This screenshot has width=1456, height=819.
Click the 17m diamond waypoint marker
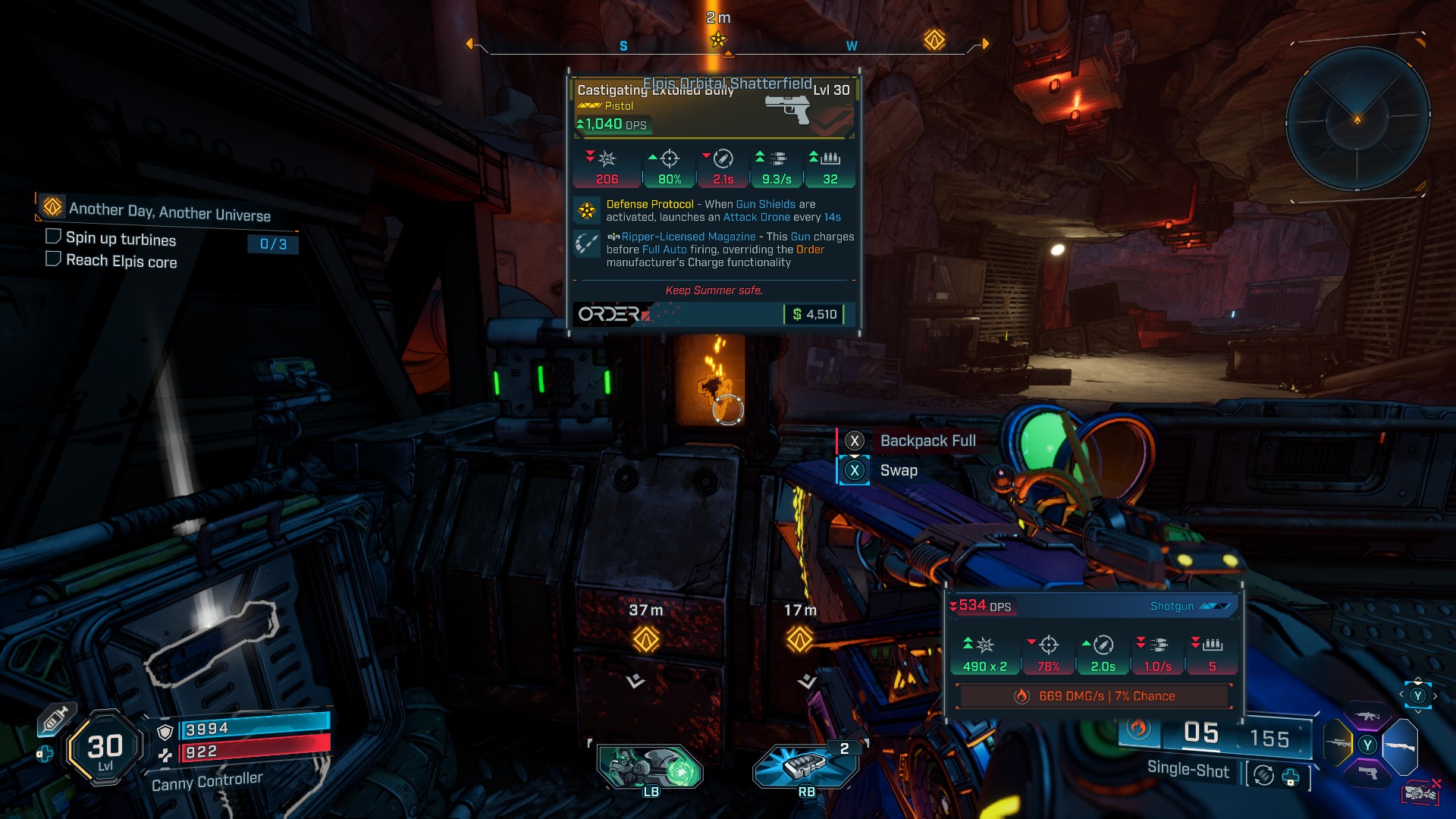tap(799, 639)
